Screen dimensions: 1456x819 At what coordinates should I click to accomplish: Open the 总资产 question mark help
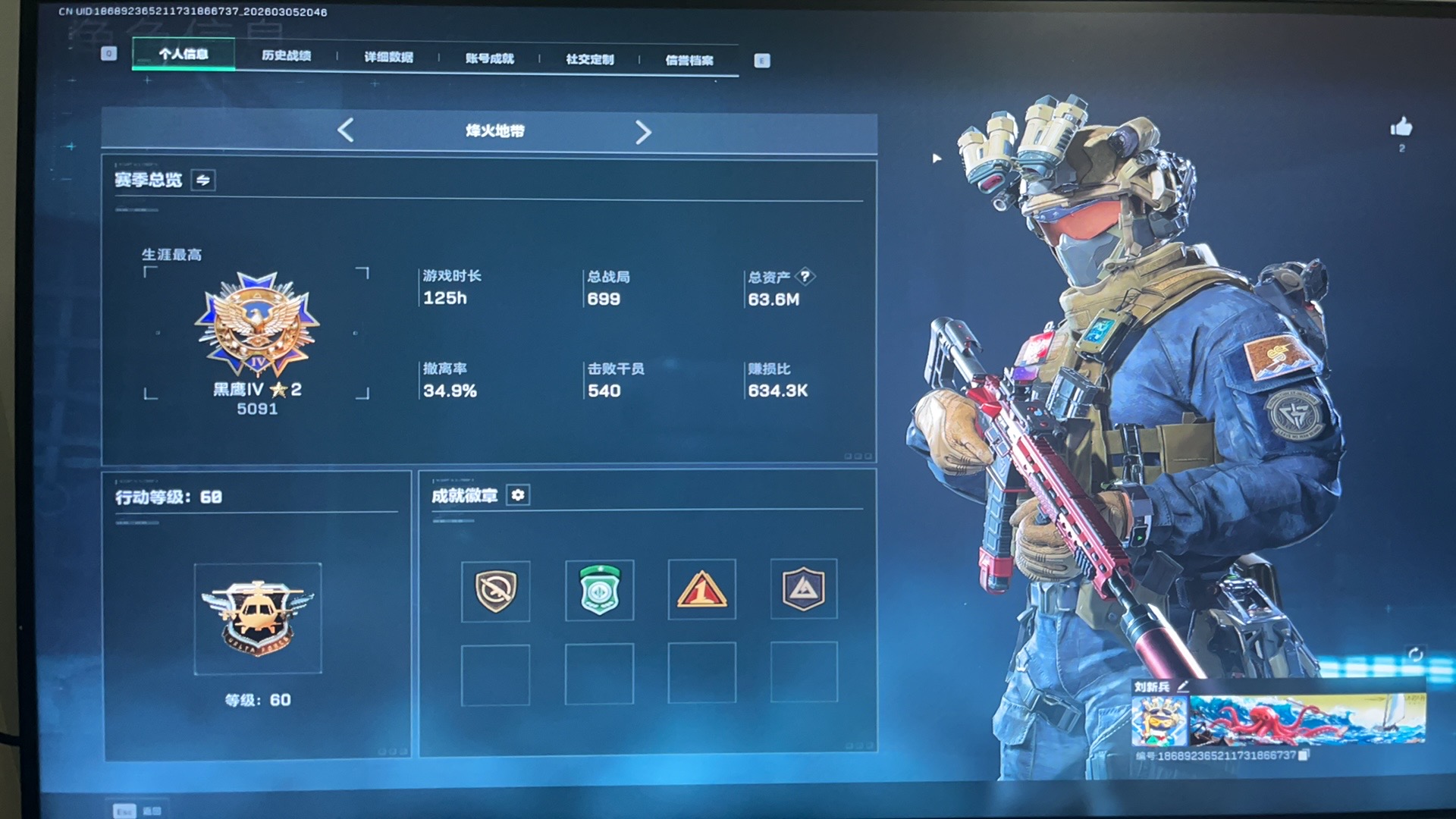[805, 276]
